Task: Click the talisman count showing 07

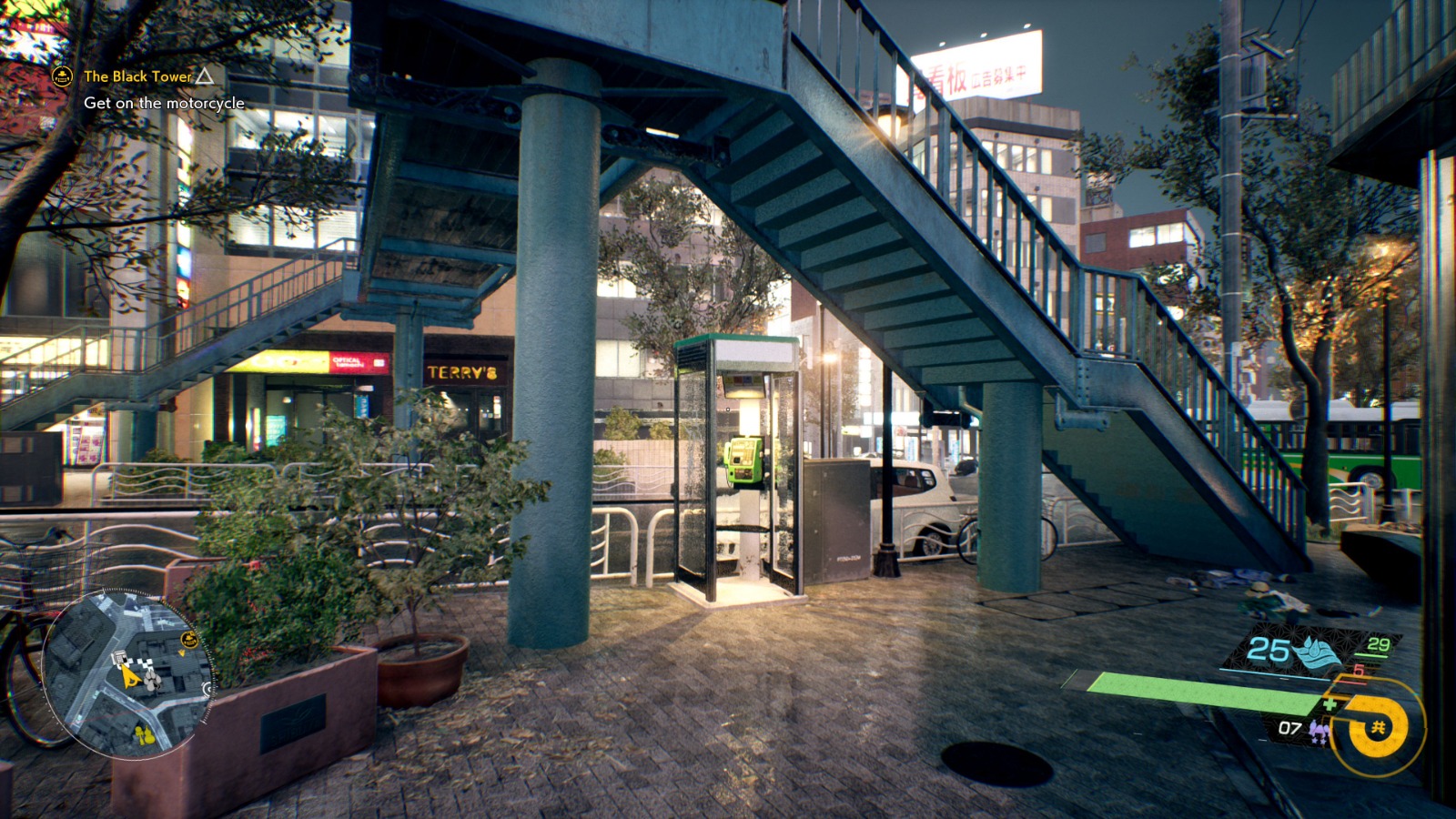Action: (x=1290, y=729)
